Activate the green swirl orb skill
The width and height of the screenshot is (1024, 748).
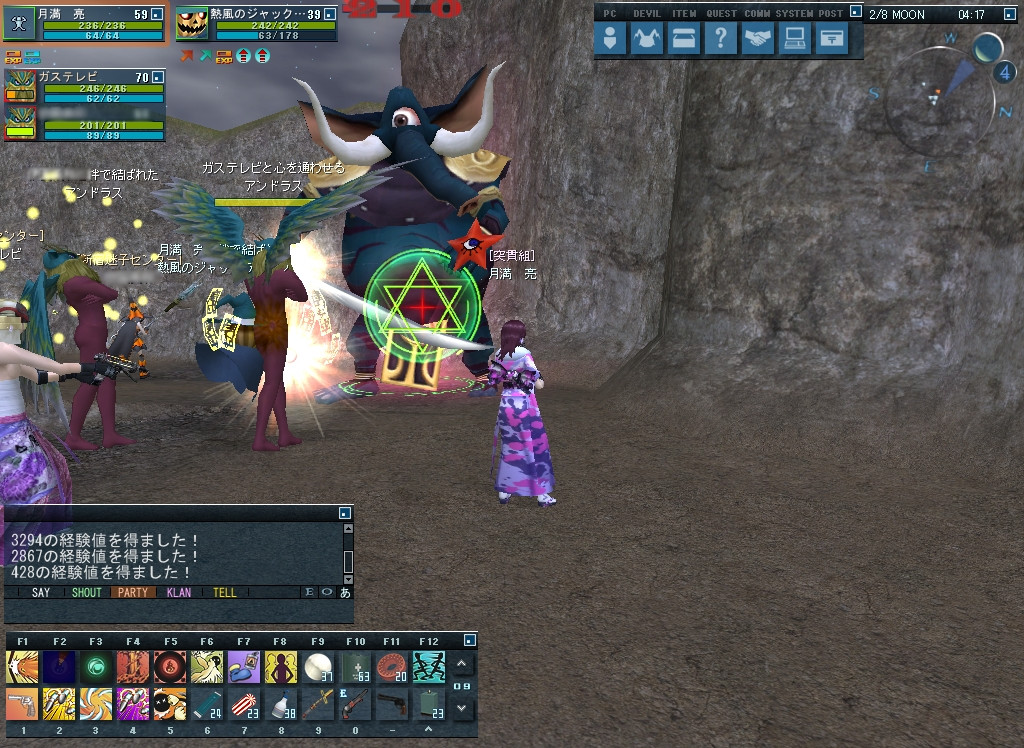[96, 667]
